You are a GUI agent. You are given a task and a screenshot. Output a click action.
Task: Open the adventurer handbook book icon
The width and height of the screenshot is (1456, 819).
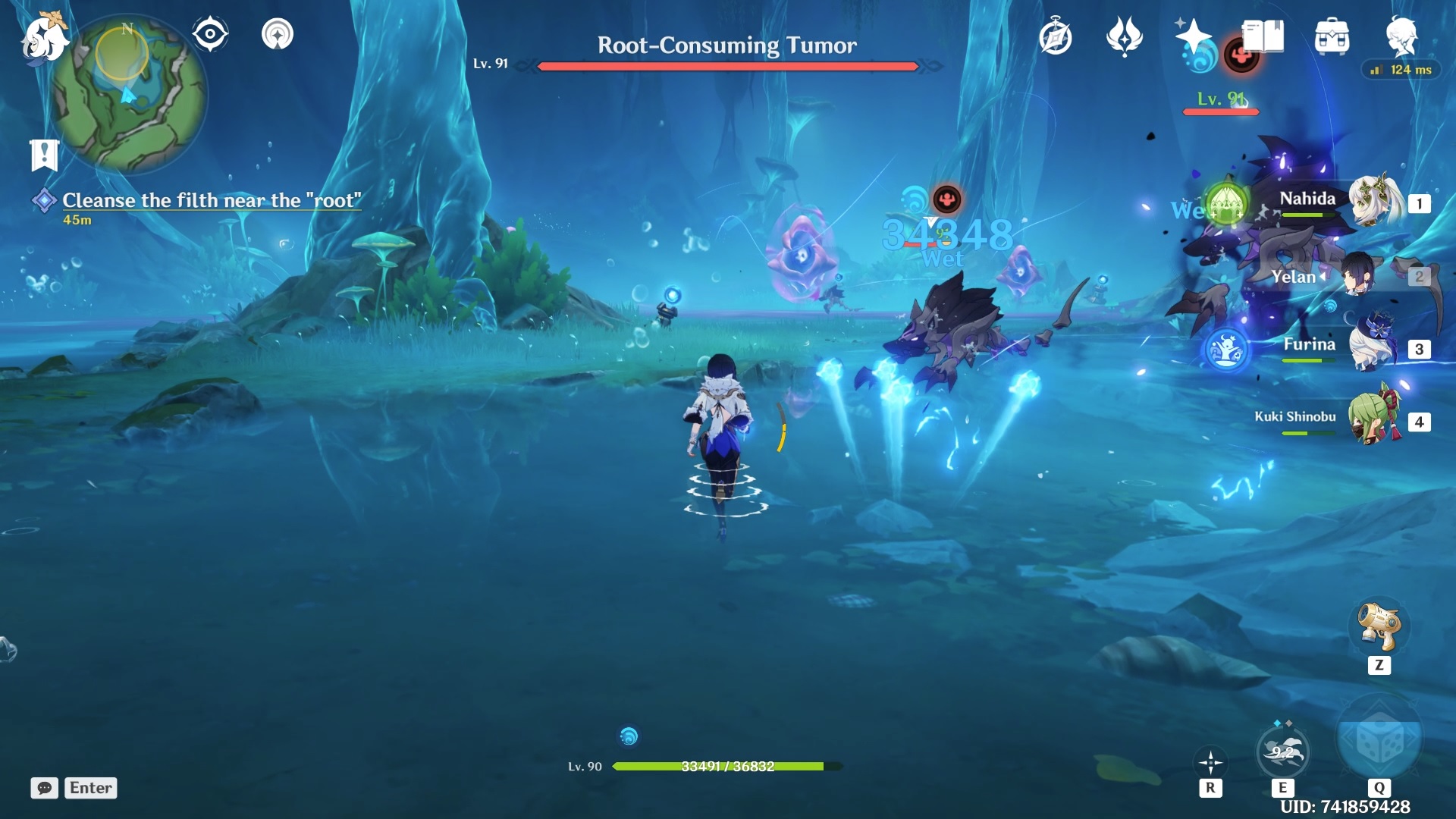(1263, 36)
